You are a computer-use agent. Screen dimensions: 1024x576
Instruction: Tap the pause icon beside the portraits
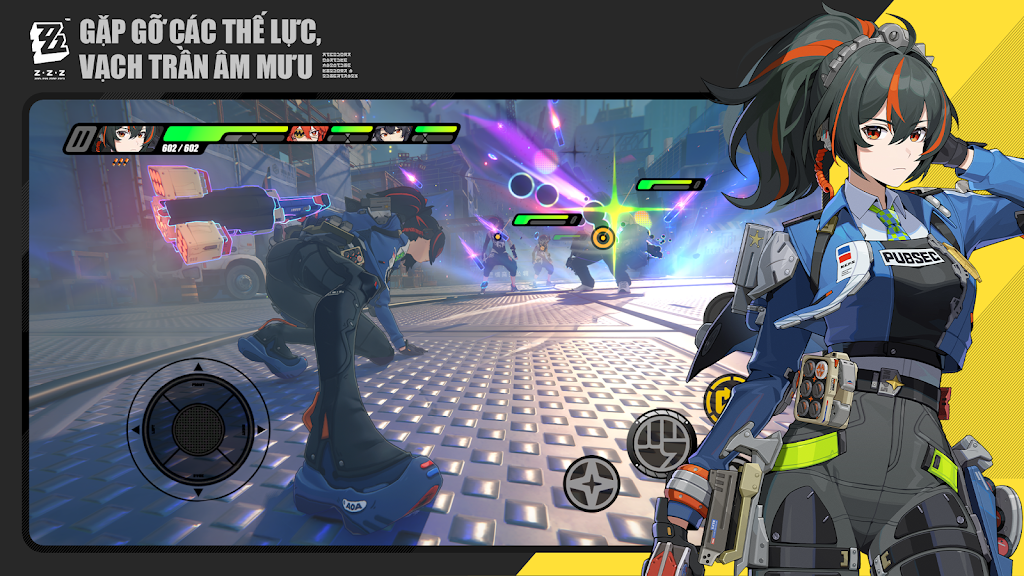point(79,139)
